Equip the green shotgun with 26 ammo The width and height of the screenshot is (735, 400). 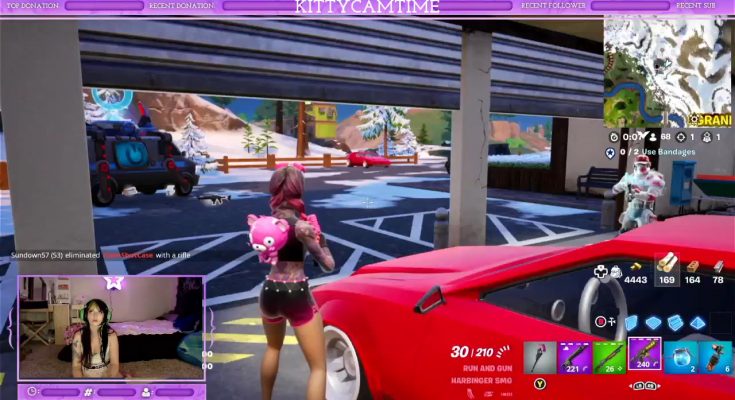609,356
